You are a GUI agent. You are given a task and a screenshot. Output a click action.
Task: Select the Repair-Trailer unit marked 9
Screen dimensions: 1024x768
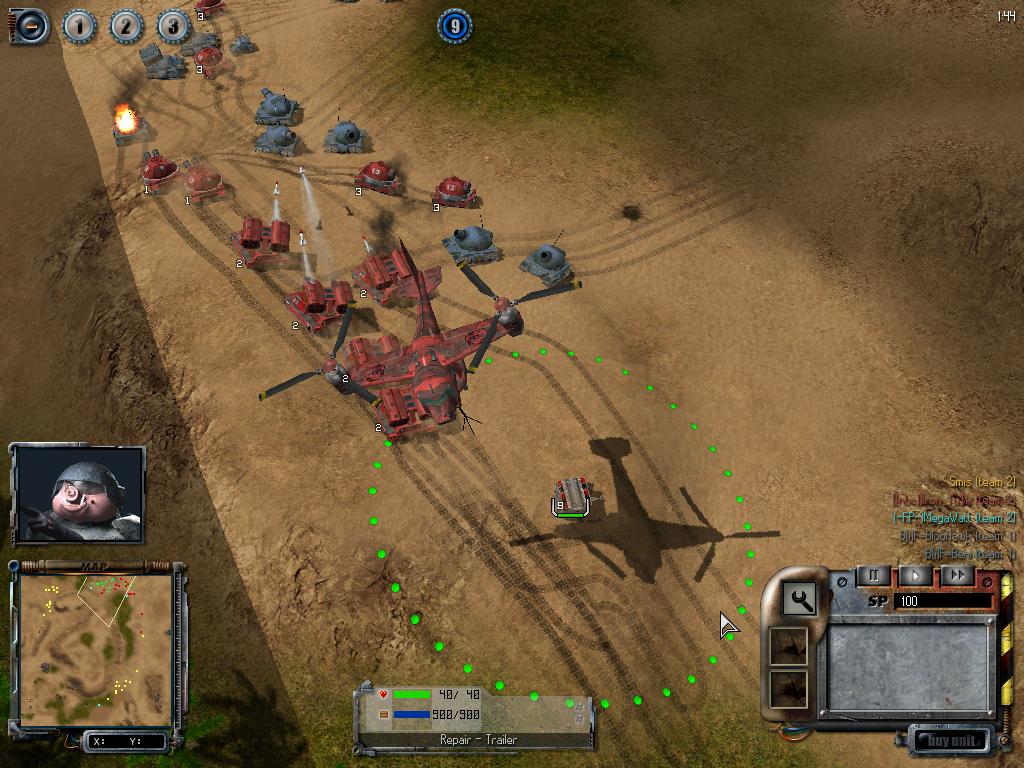click(573, 496)
